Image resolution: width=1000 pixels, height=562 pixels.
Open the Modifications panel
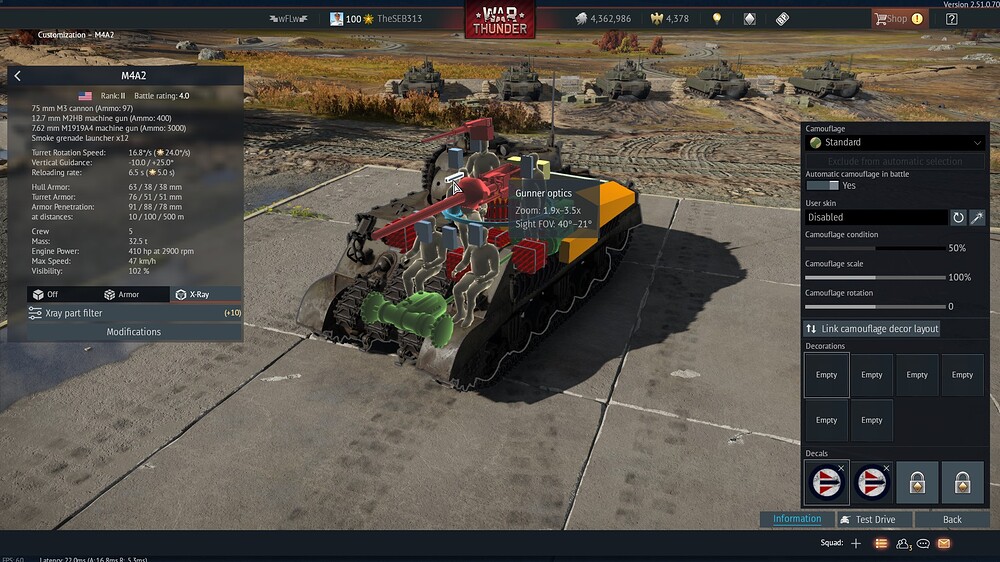[133, 332]
